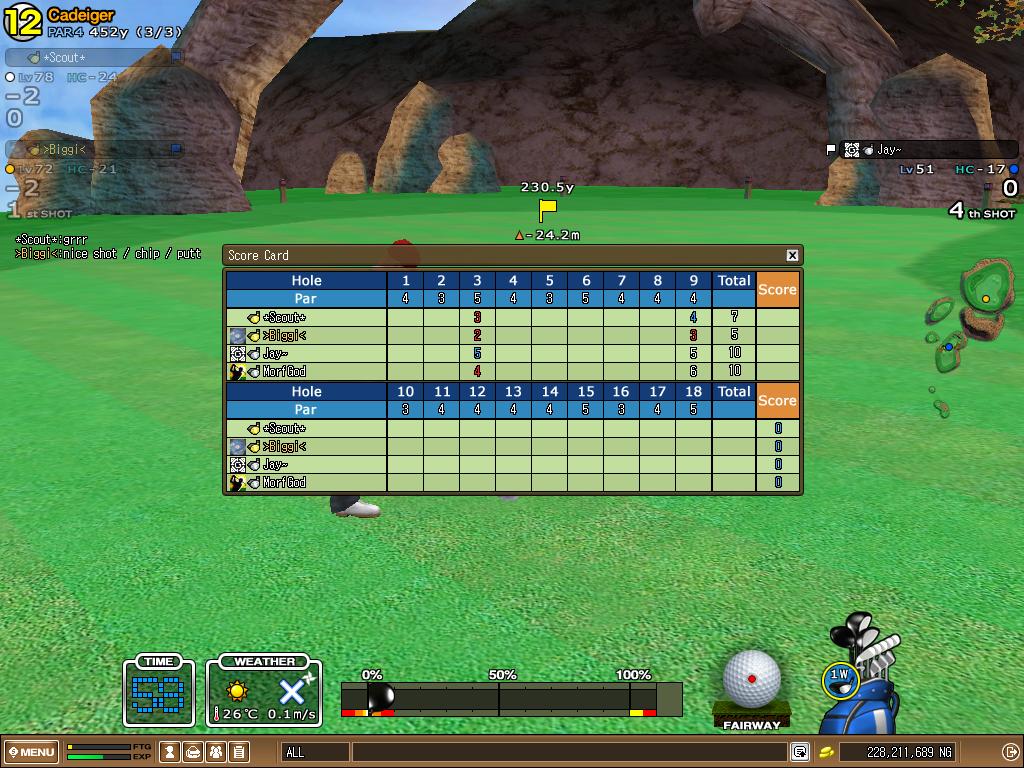Open the two-person friends icon
The image size is (1024, 768).
tap(216, 752)
